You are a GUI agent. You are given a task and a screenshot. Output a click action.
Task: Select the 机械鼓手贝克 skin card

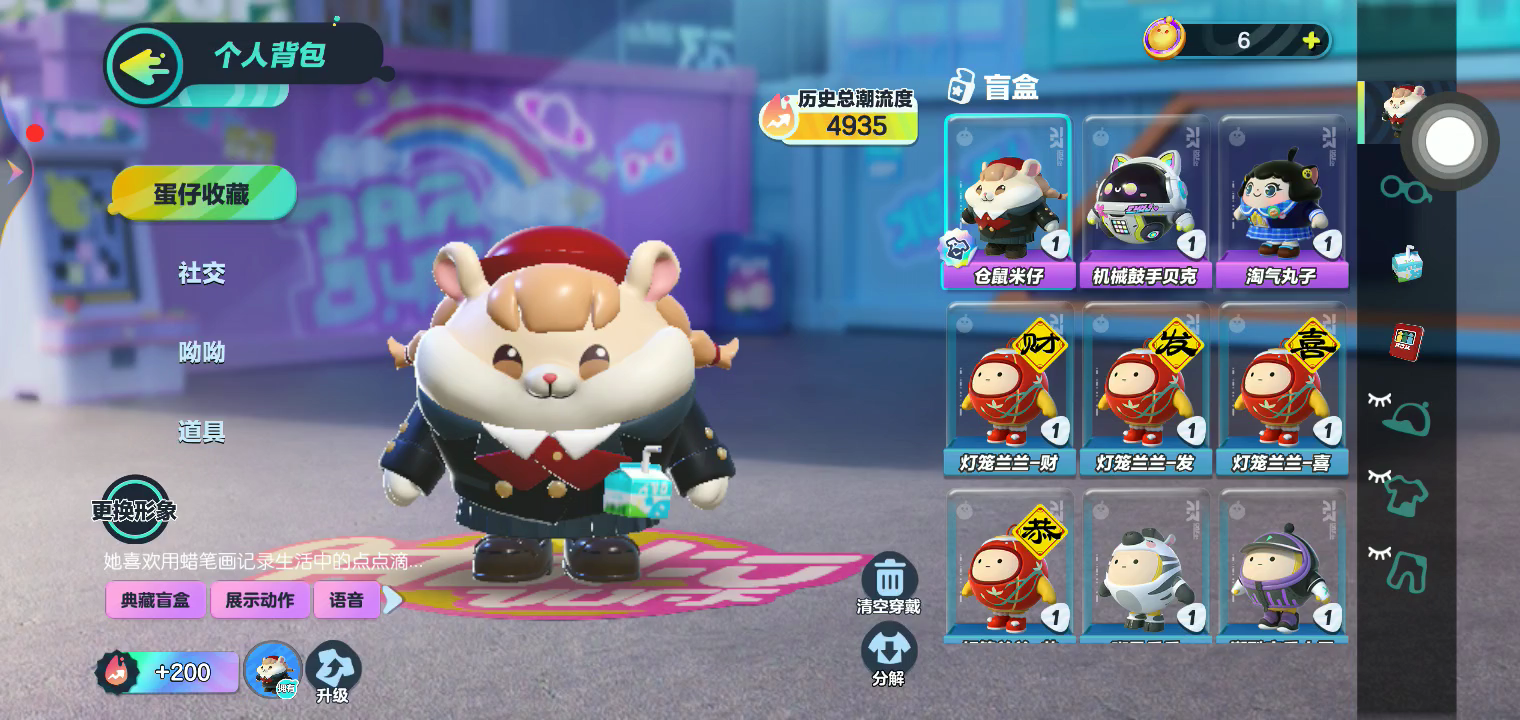[1145, 202]
